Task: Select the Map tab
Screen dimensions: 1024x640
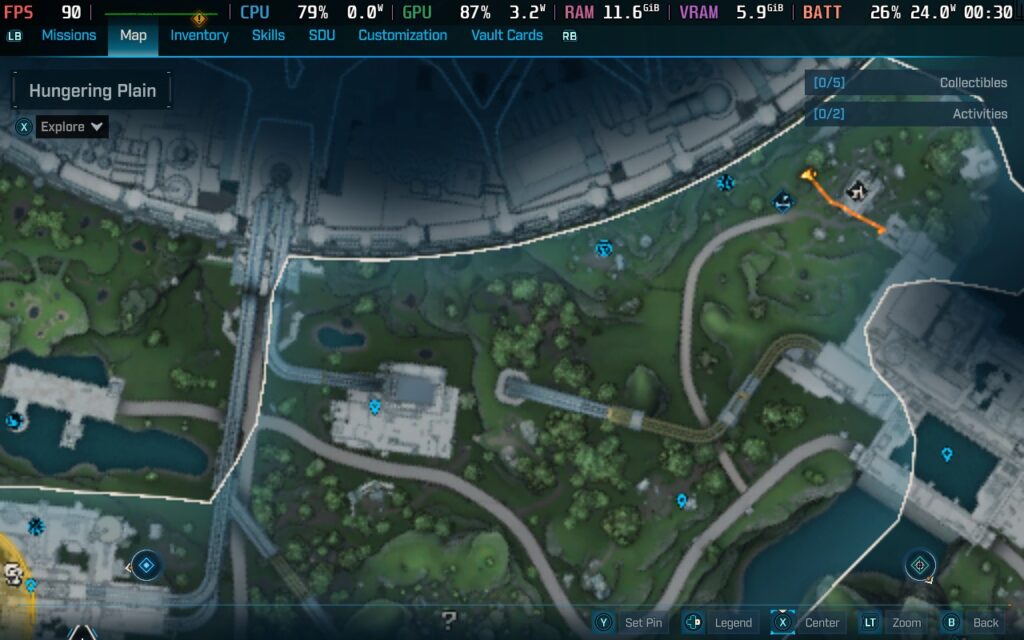Action: point(133,35)
